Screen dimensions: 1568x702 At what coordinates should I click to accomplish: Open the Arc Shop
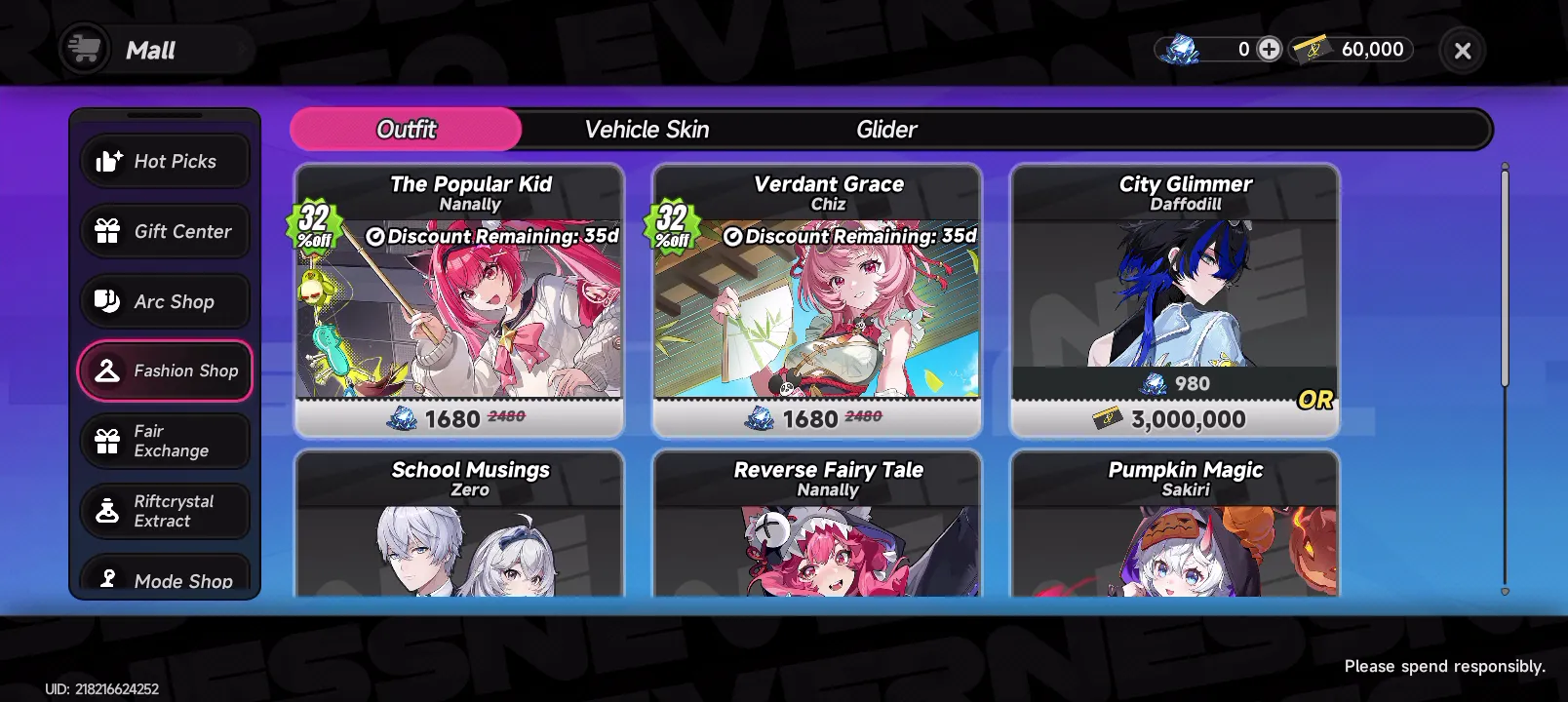[x=165, y=301]
